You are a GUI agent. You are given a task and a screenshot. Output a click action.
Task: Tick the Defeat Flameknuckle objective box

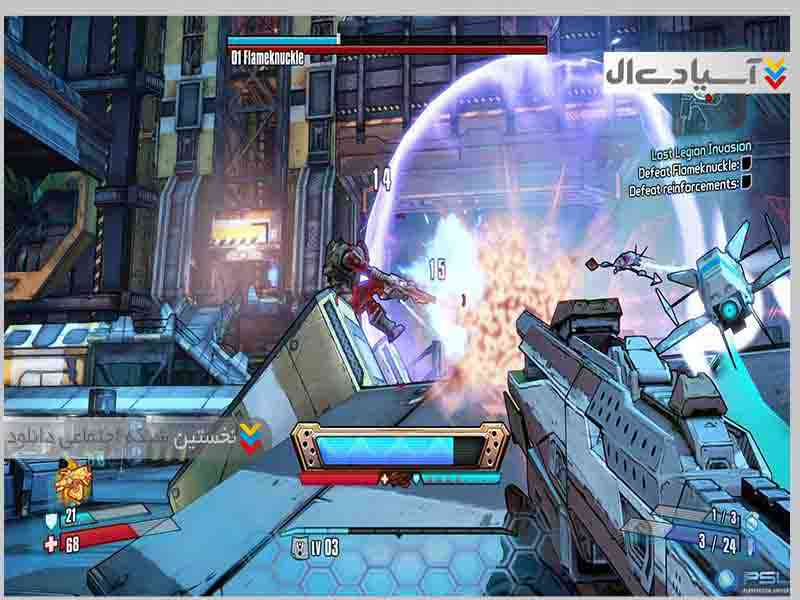pos(746,167)
